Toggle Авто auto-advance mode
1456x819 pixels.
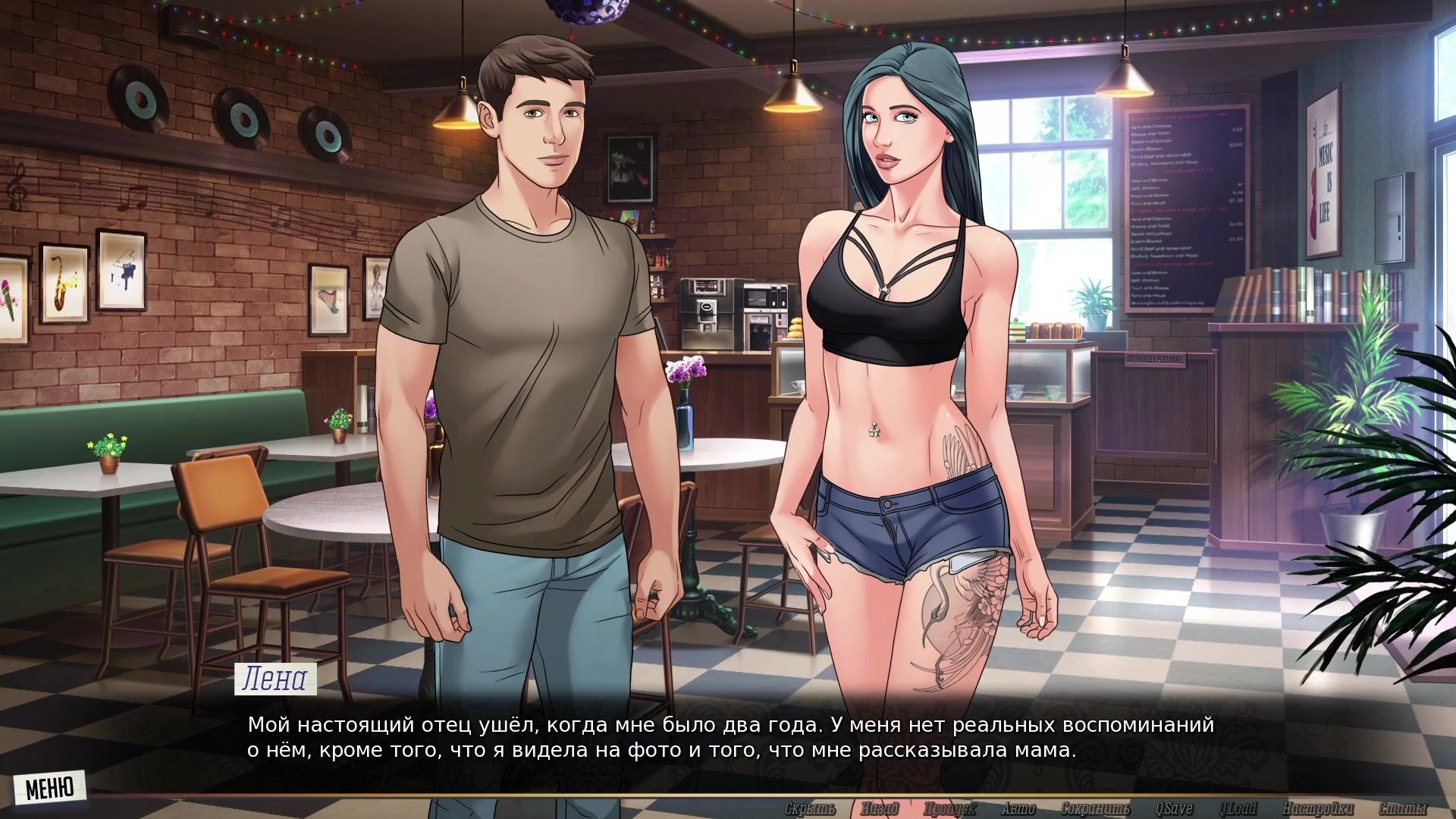click(1018, 808)
